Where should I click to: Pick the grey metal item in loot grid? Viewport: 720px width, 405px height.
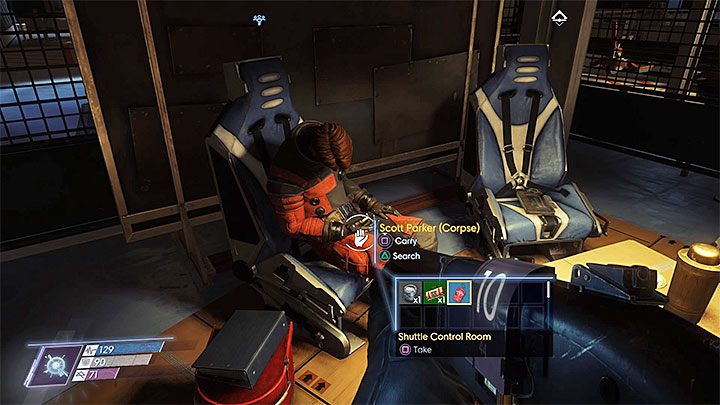tap(411, 292)
